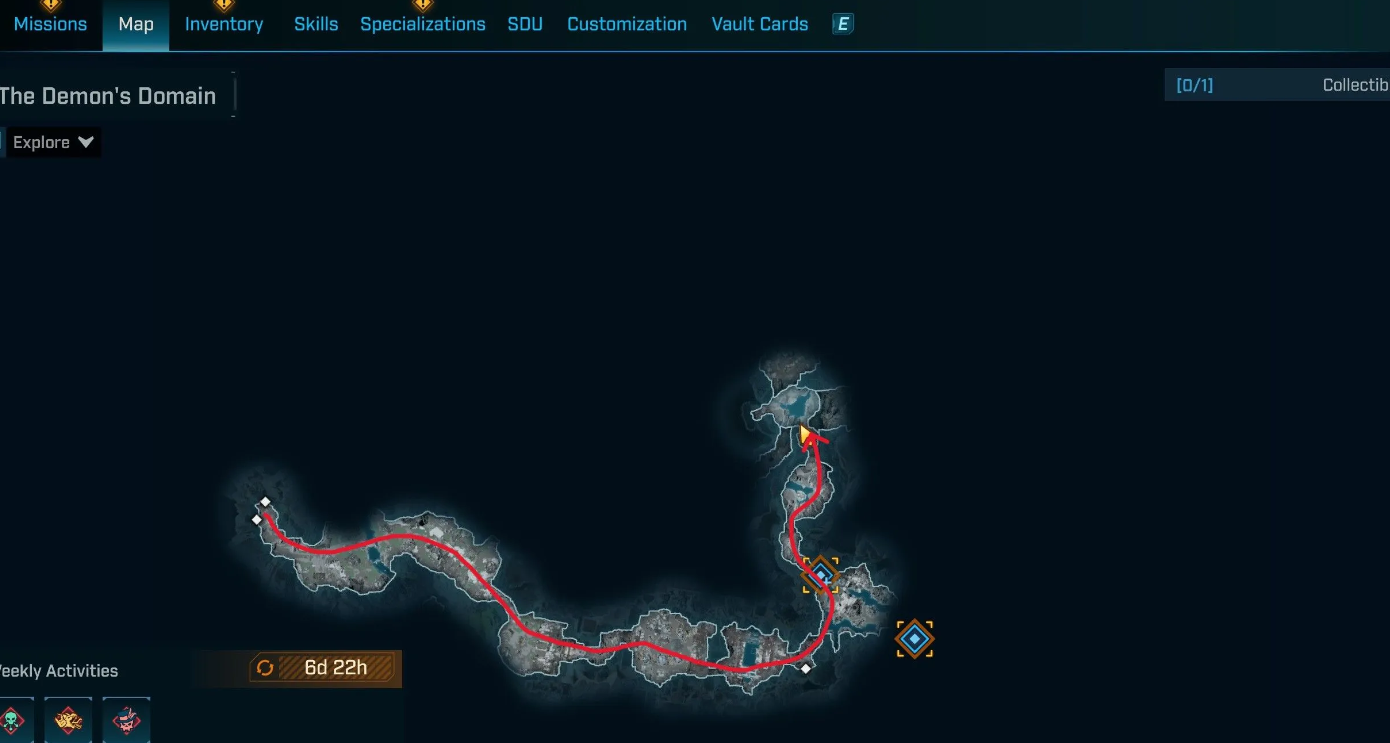
Task: Show the SDU tab
Action: click(x=525, y=24)
